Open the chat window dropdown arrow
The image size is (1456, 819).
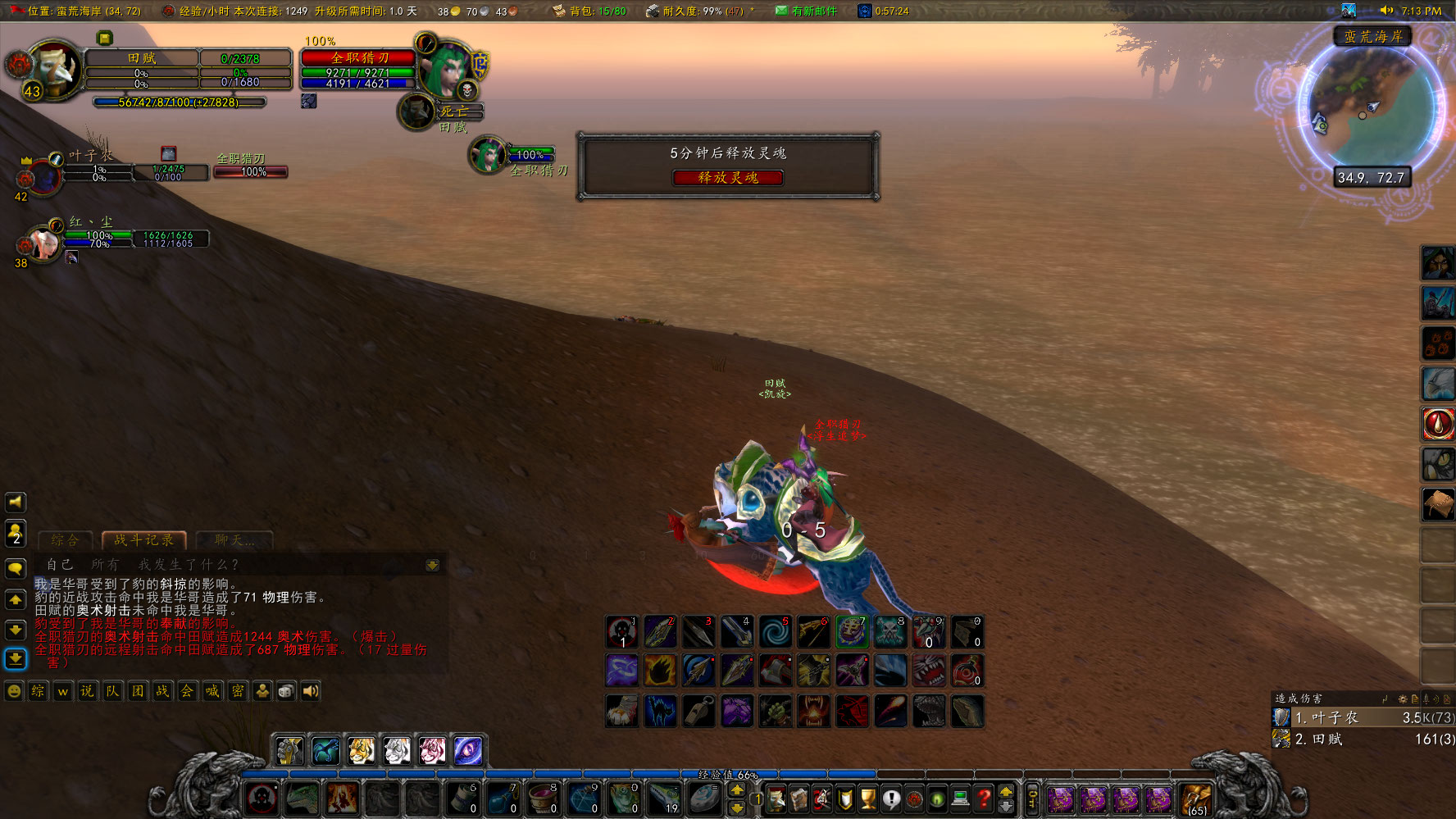pos(433,566)
